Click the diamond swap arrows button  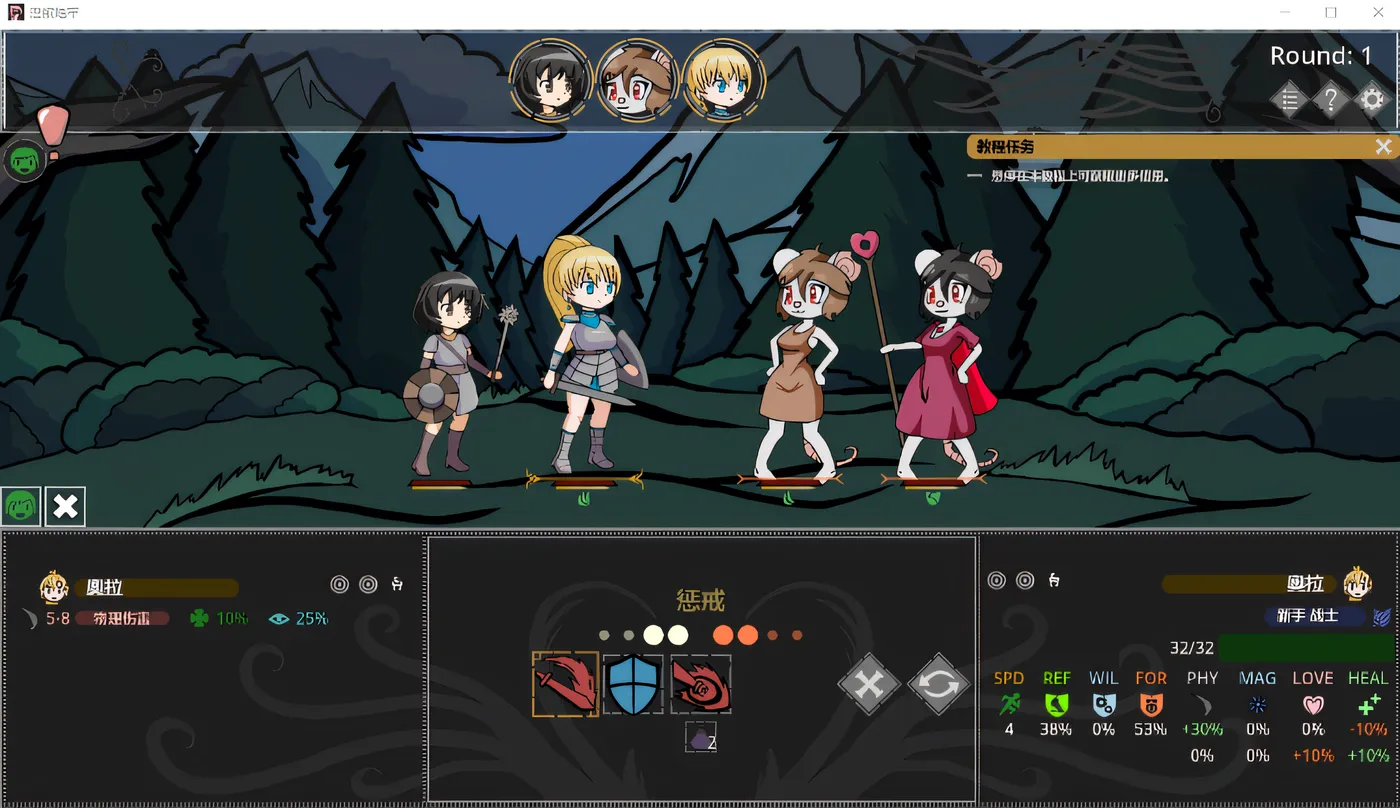tap(938, 685)
